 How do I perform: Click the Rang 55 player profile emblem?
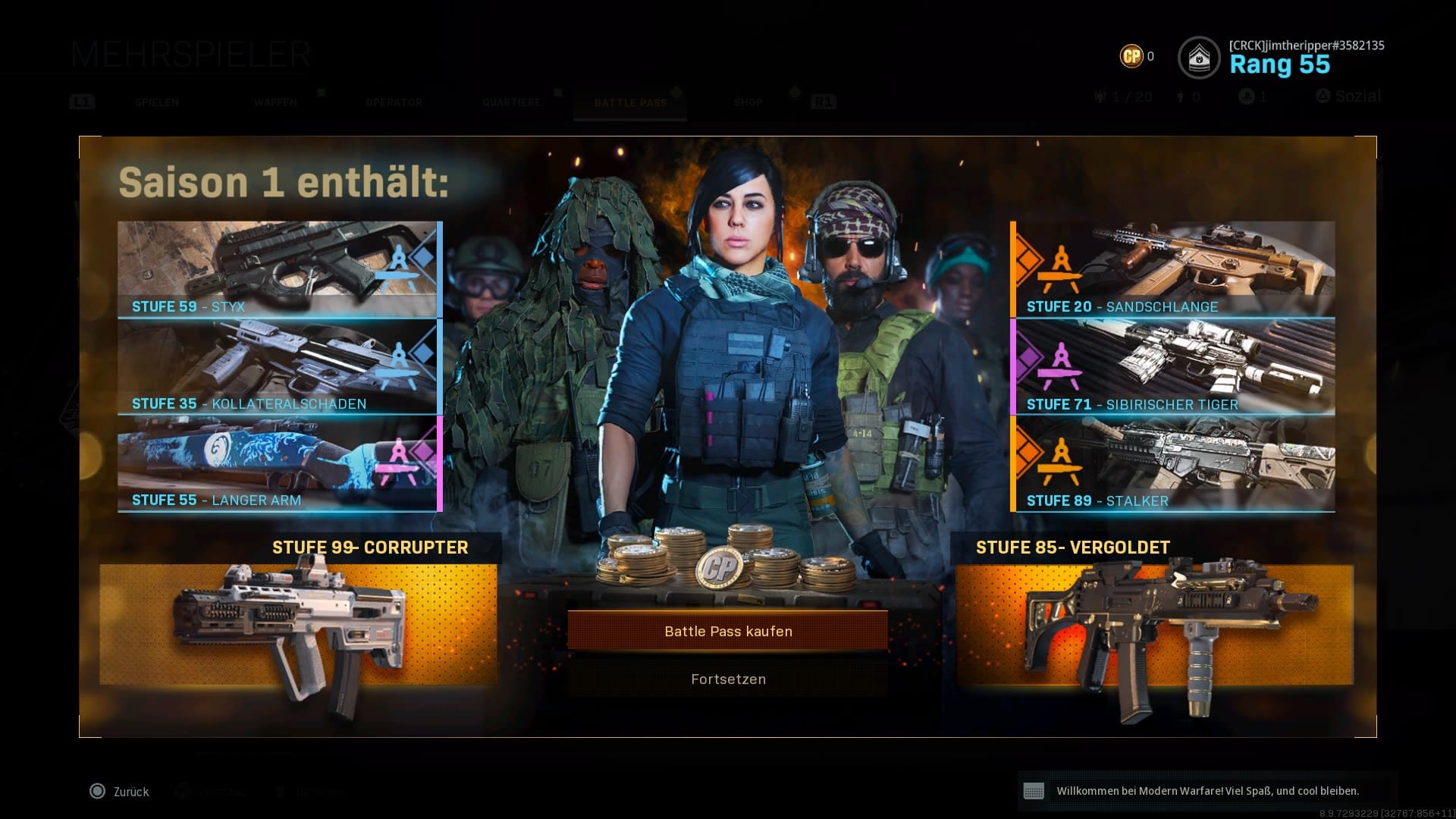pos(1199,58)
